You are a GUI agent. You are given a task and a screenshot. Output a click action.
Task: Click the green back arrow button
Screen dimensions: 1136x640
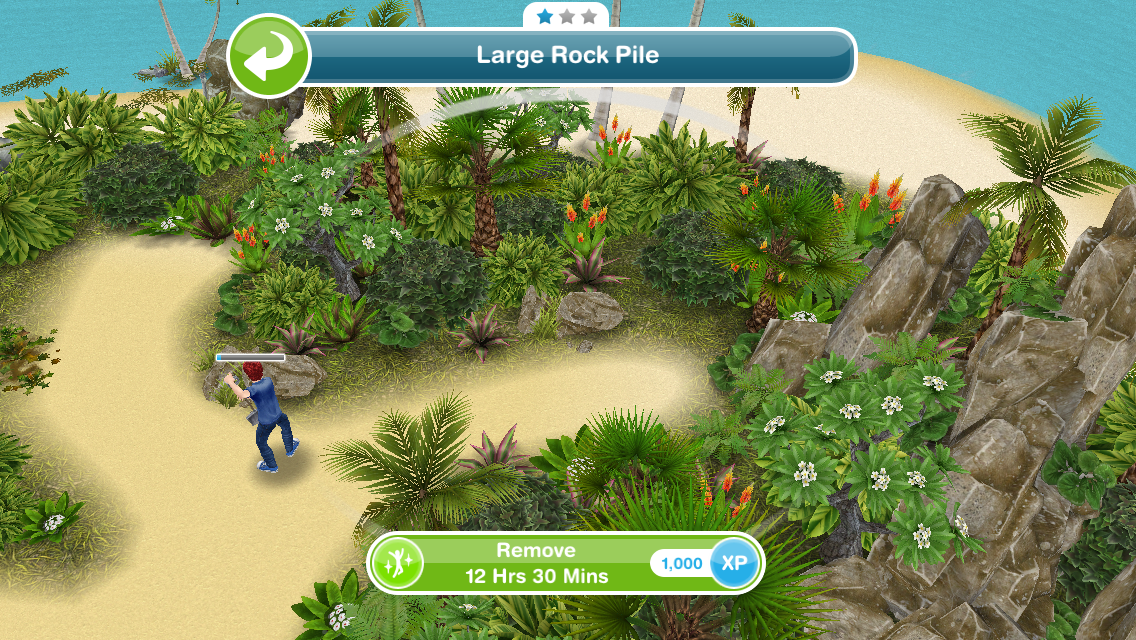pyautogui.click(x=268, y=56)
